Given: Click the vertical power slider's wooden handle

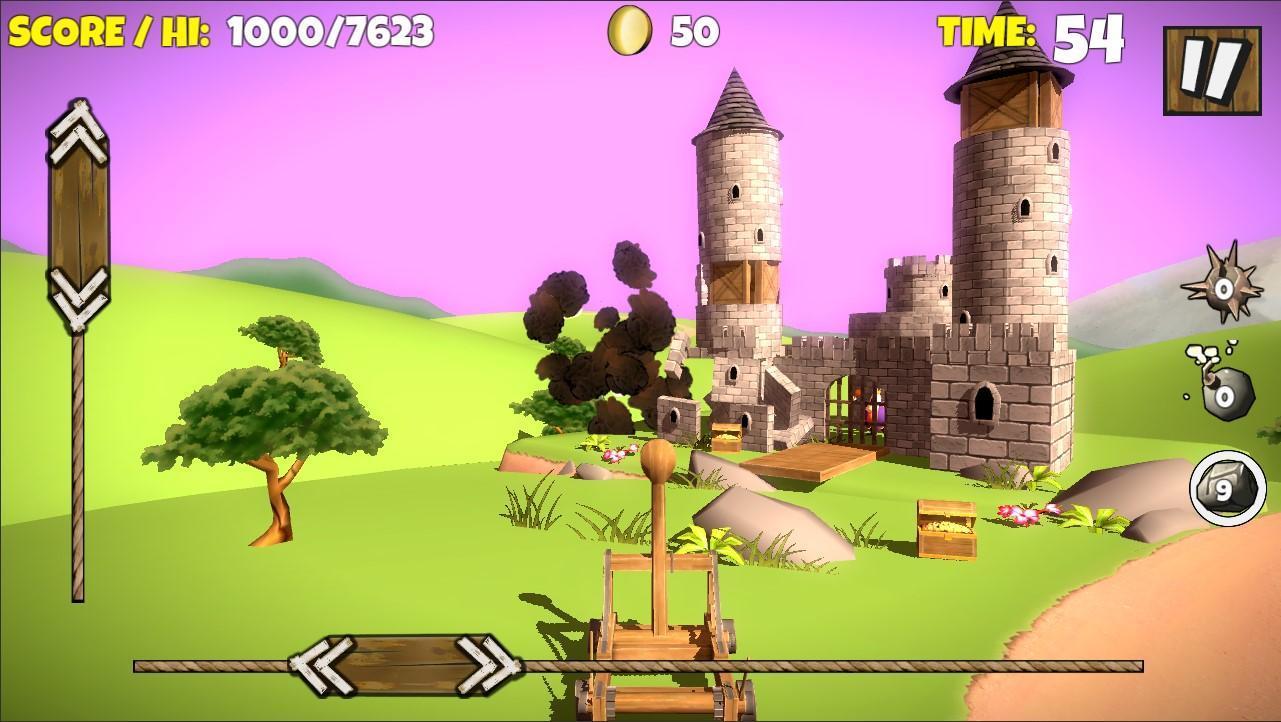Looking at the screenshot, I should [78, 216].
